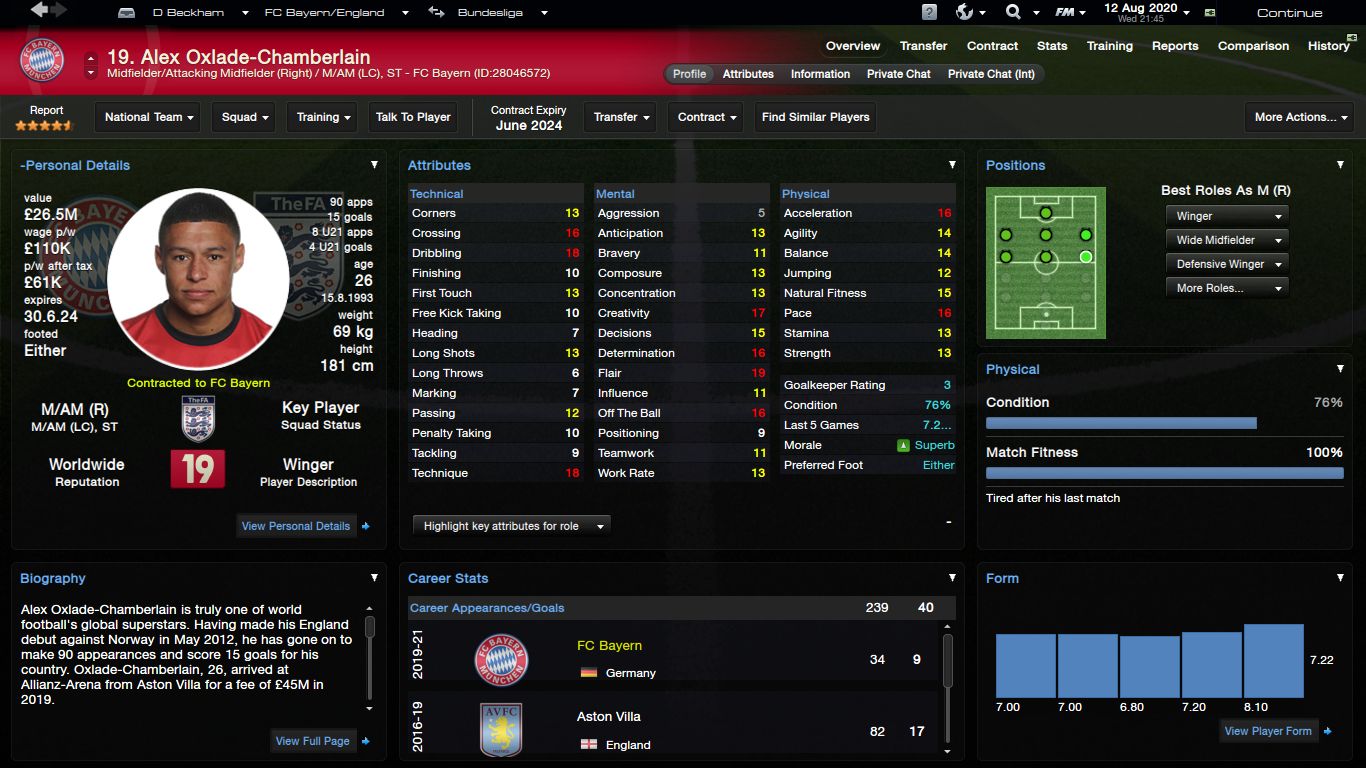Go to the Training section tab

tap(1109, 46)
